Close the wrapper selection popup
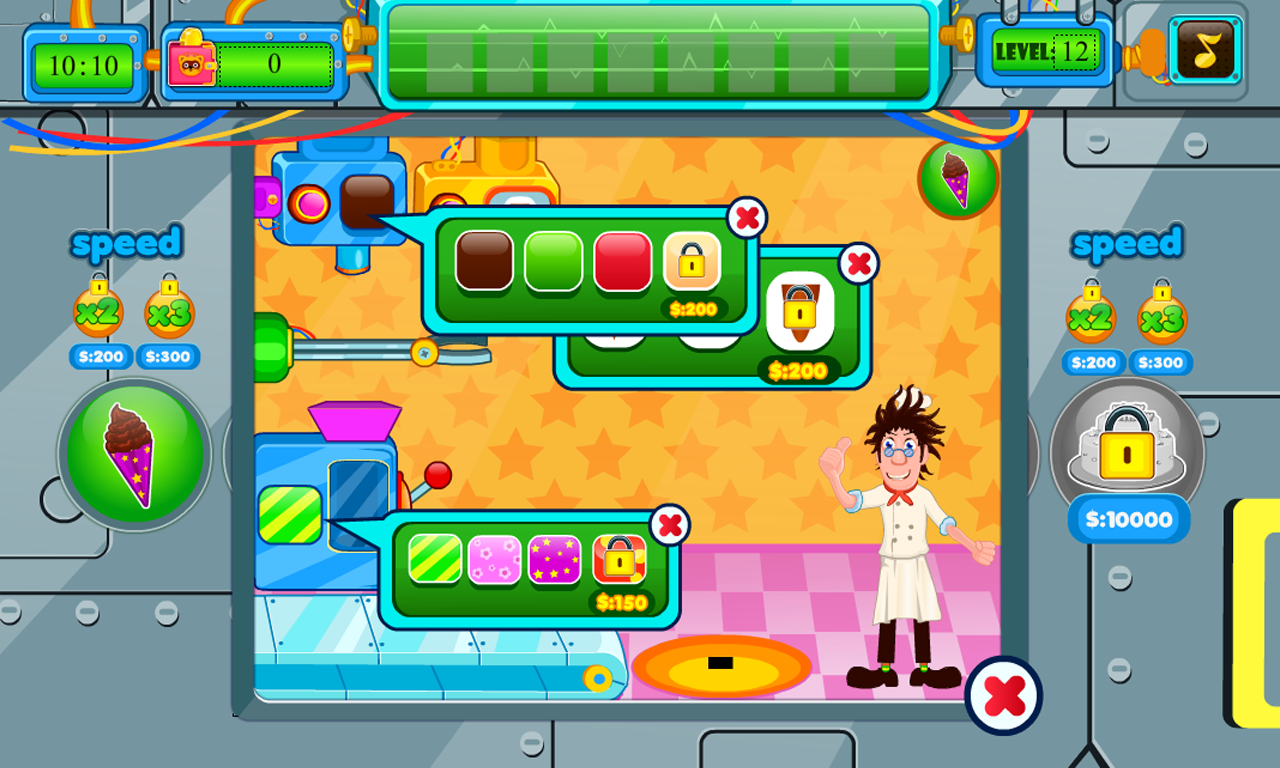 click(670, 524)
